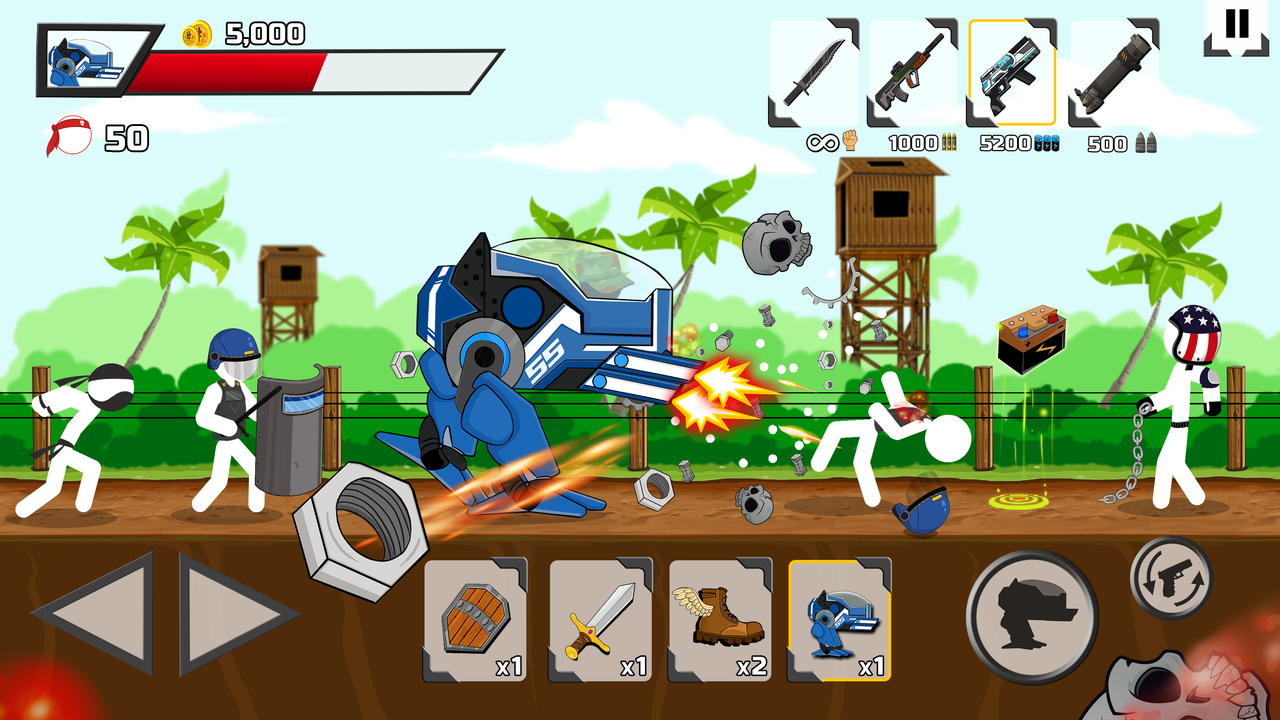The image size is (1280, 720).
Task: Pause the game
Action: [1237, 28]
